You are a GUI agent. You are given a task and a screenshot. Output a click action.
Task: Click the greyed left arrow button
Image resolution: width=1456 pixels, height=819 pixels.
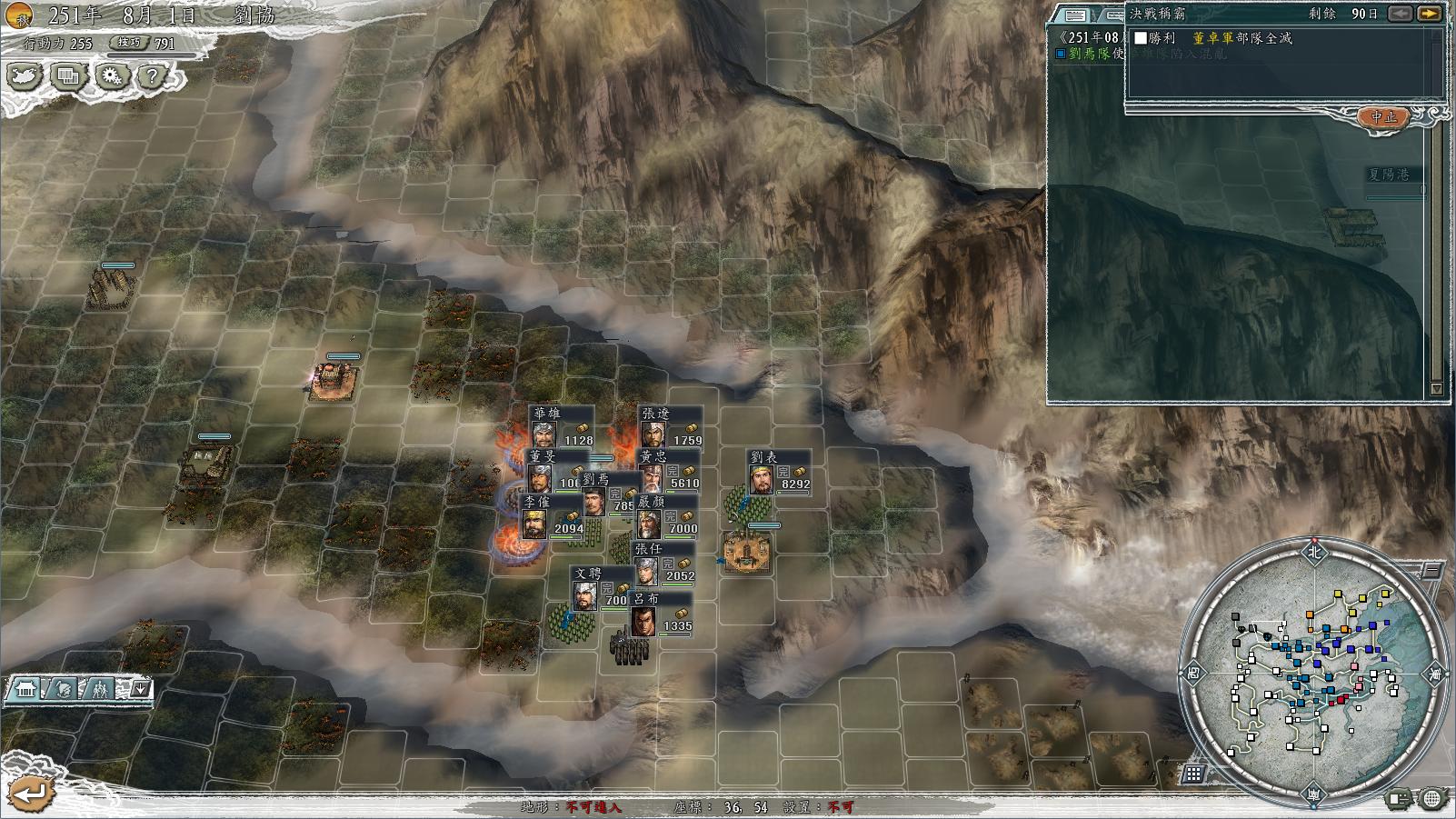[x=1401, y=14]
